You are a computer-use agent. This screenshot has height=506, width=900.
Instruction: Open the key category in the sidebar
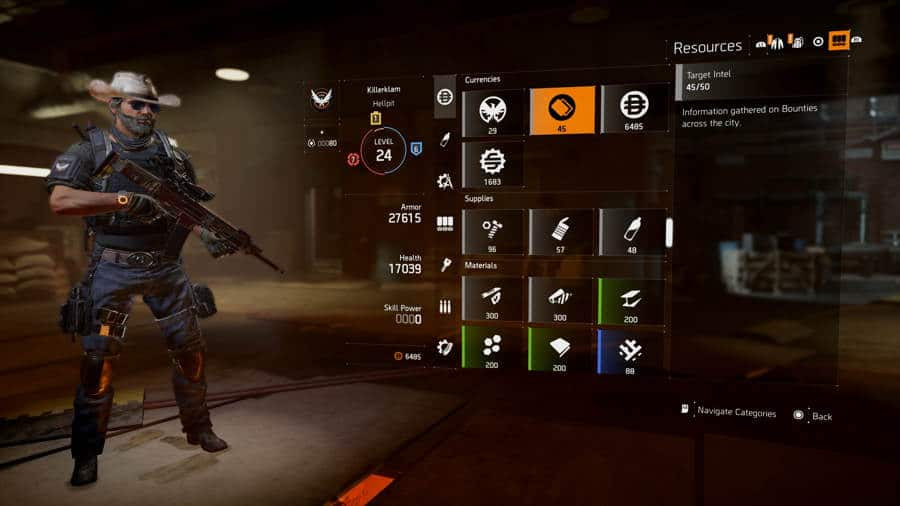(x=445, y=265)
